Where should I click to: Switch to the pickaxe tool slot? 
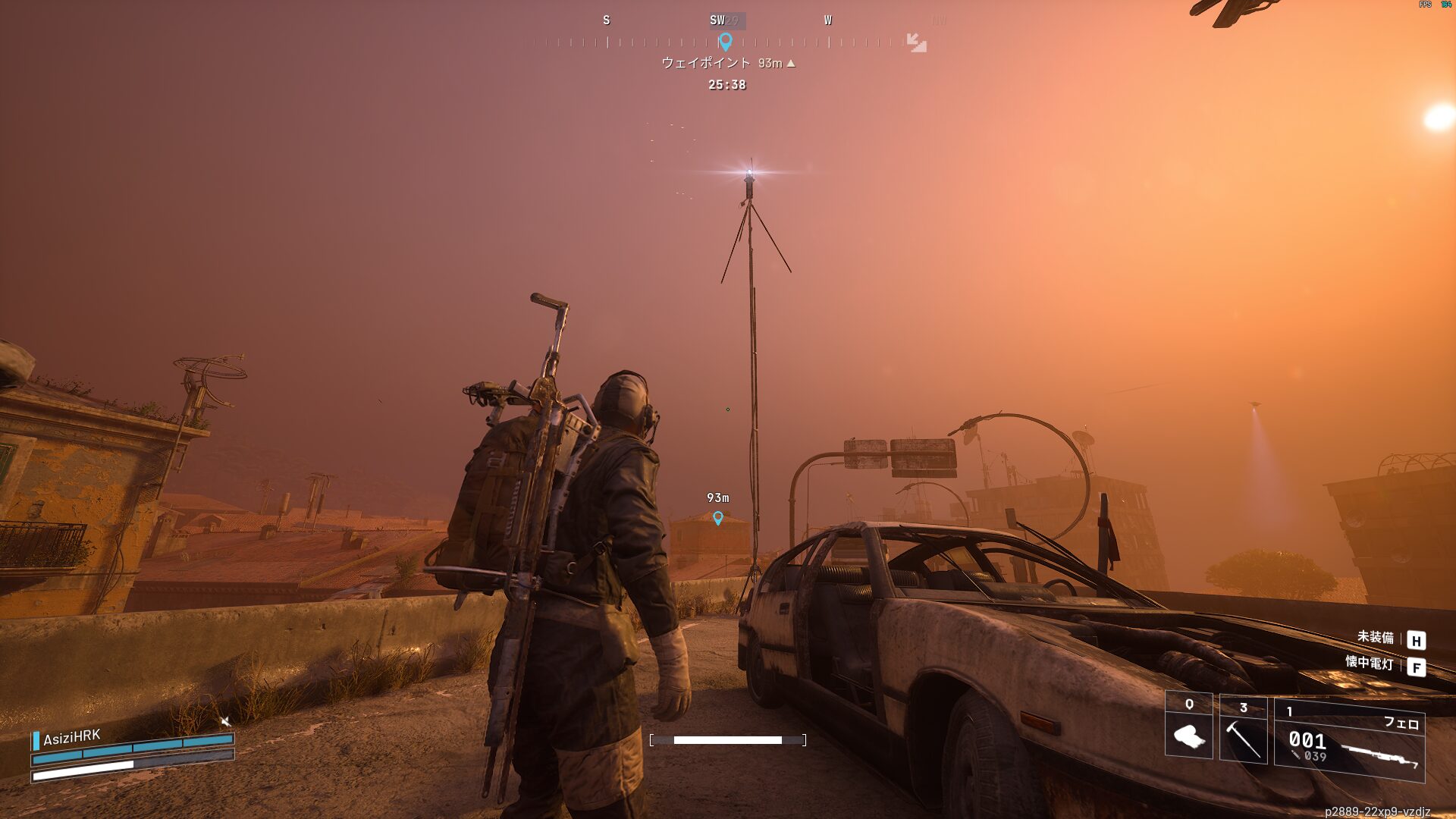point(1243,732)
